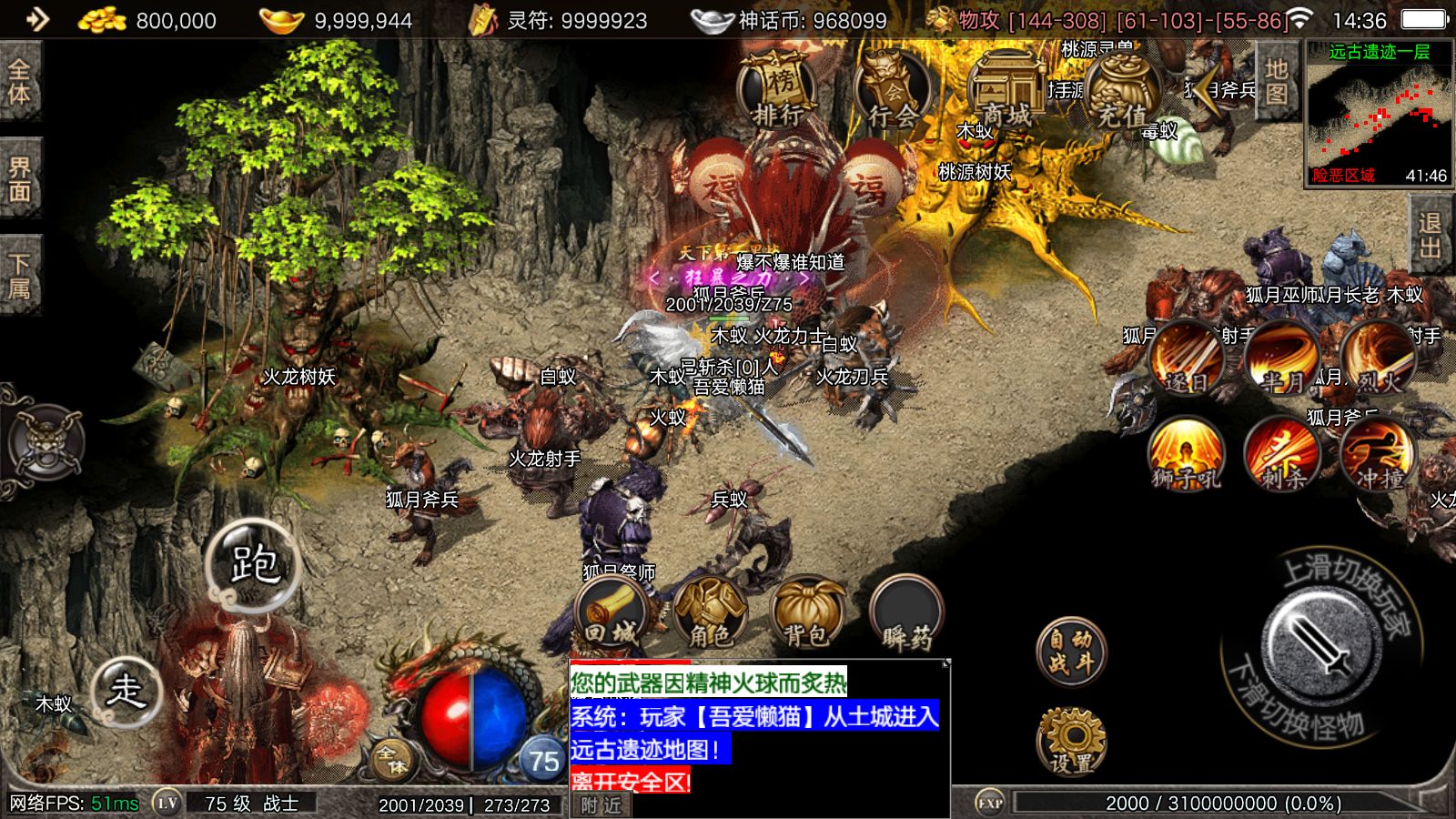The image size is (1456, 819).
Task: Use the 回城 return scroll
Action: pos(612,613)
